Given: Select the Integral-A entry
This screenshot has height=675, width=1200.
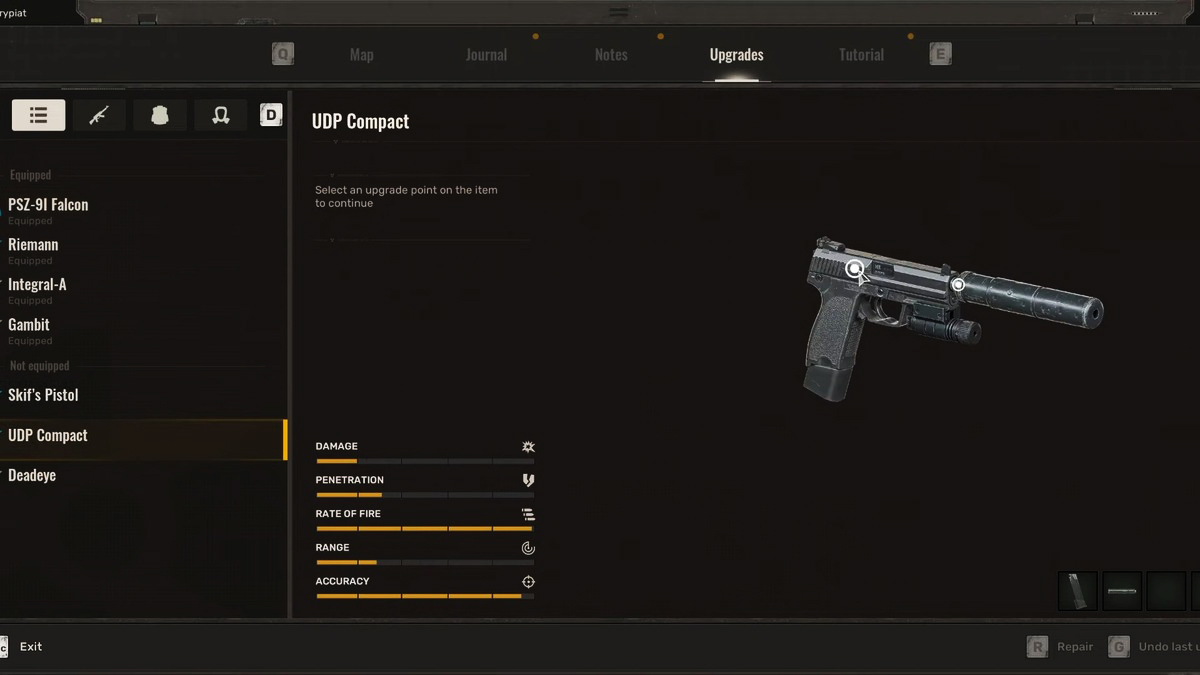Looking at the screenshot, I should pyautogui.click(x=37, y=285).
